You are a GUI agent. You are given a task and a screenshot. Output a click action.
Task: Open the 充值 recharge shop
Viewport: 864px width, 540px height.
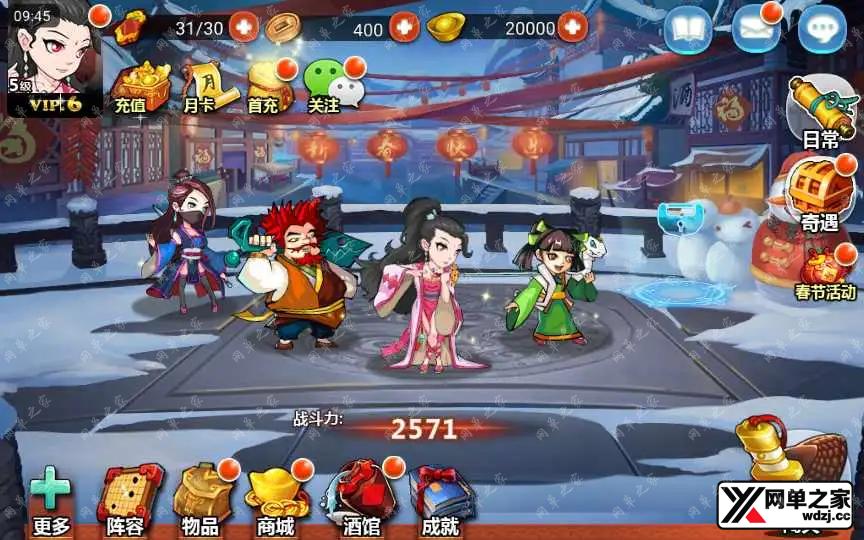(x=137, y=85)
